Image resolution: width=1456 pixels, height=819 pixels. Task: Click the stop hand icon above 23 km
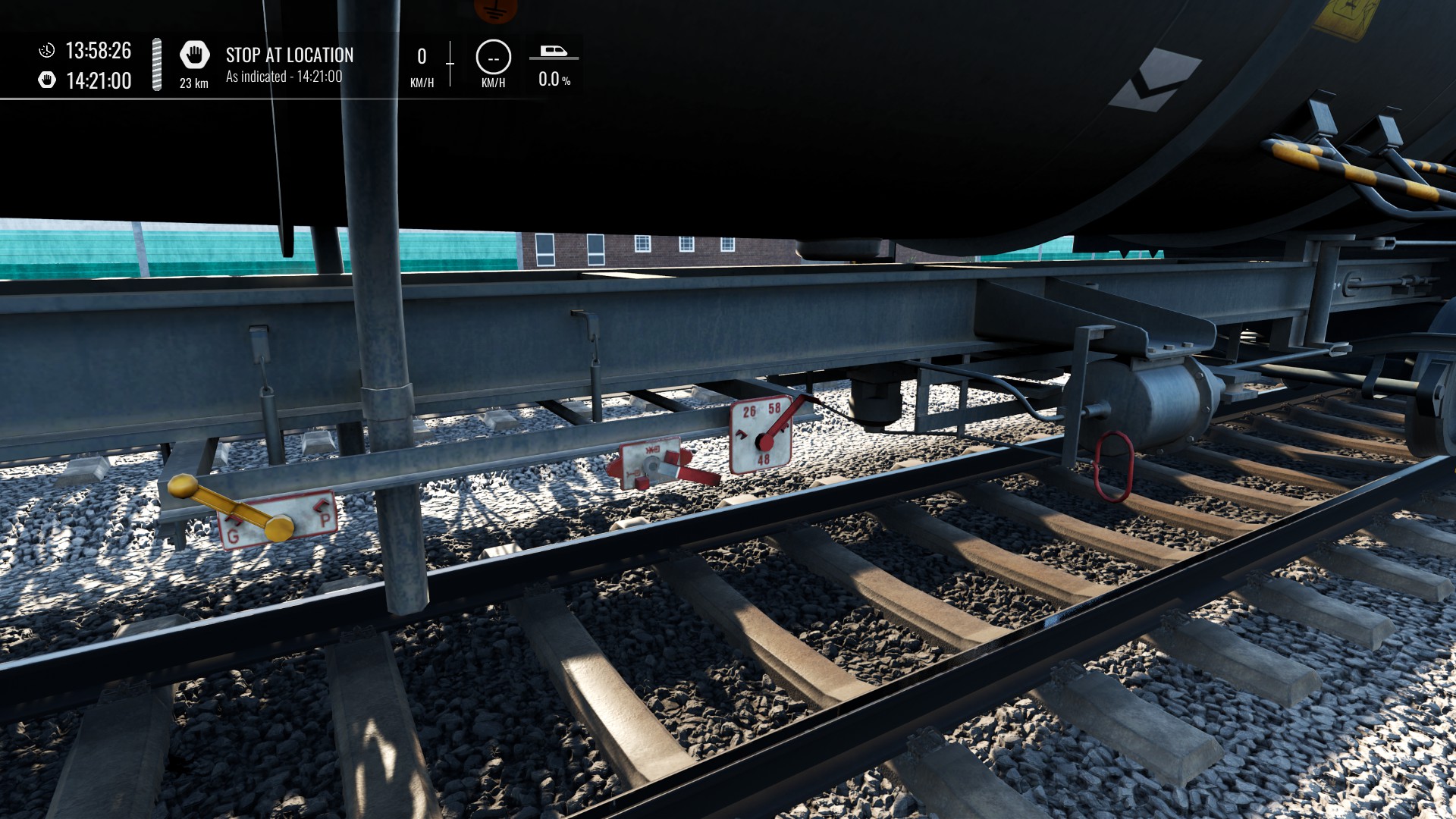194,55
